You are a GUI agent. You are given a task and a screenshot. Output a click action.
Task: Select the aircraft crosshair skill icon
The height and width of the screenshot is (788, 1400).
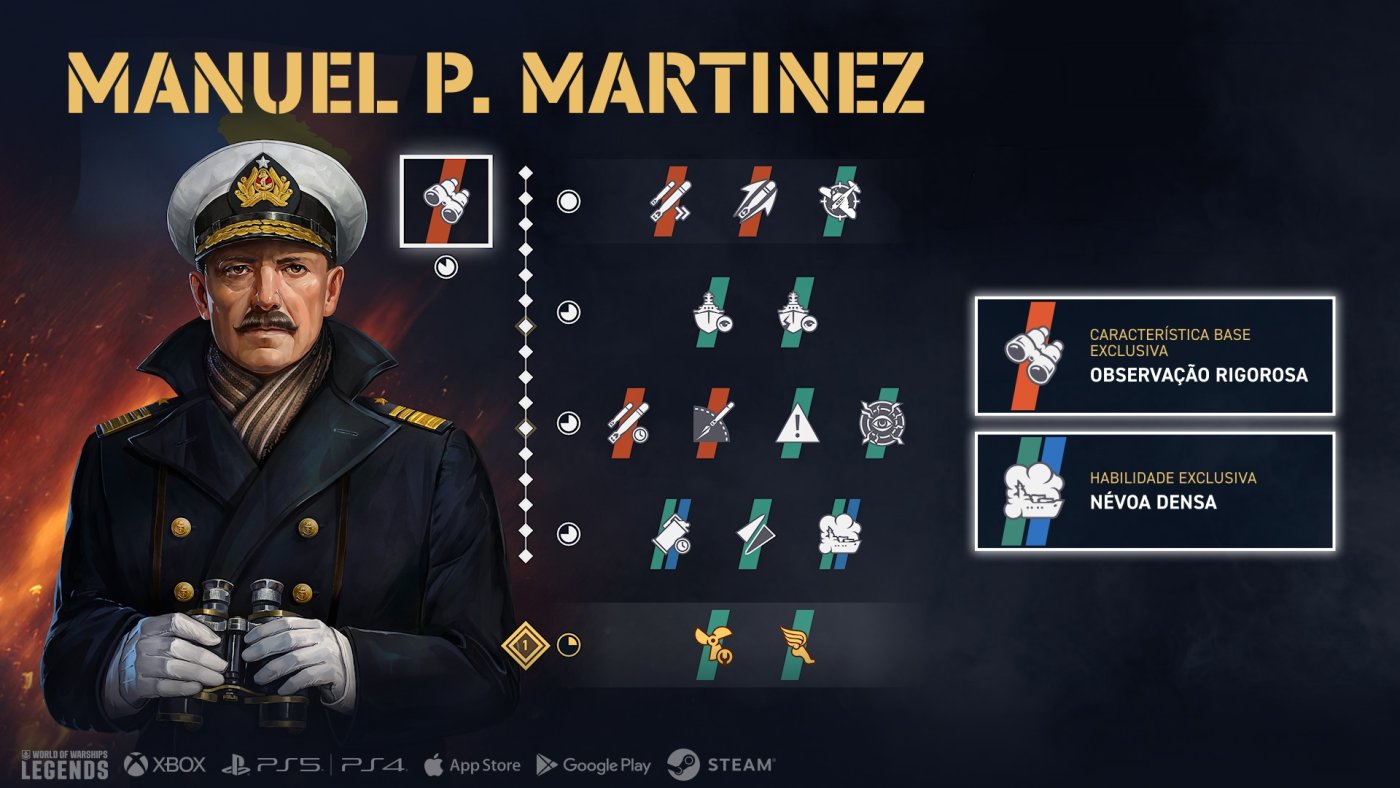coord(839,201)
